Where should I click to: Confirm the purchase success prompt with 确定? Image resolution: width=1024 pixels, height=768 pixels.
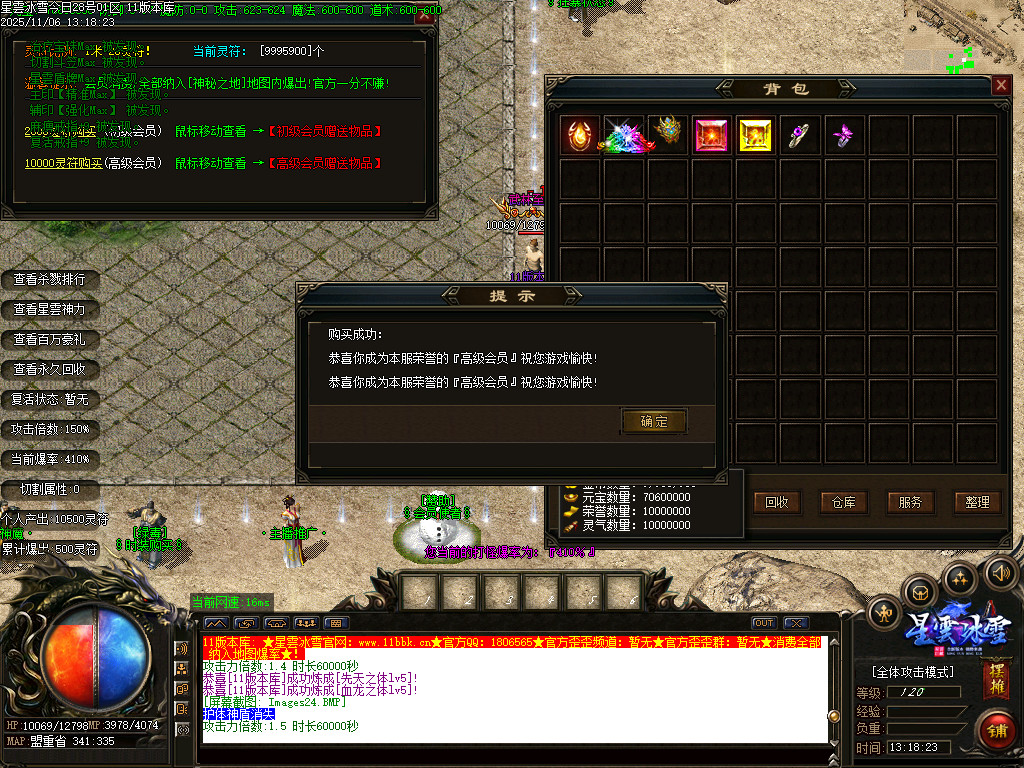[654, 421]
